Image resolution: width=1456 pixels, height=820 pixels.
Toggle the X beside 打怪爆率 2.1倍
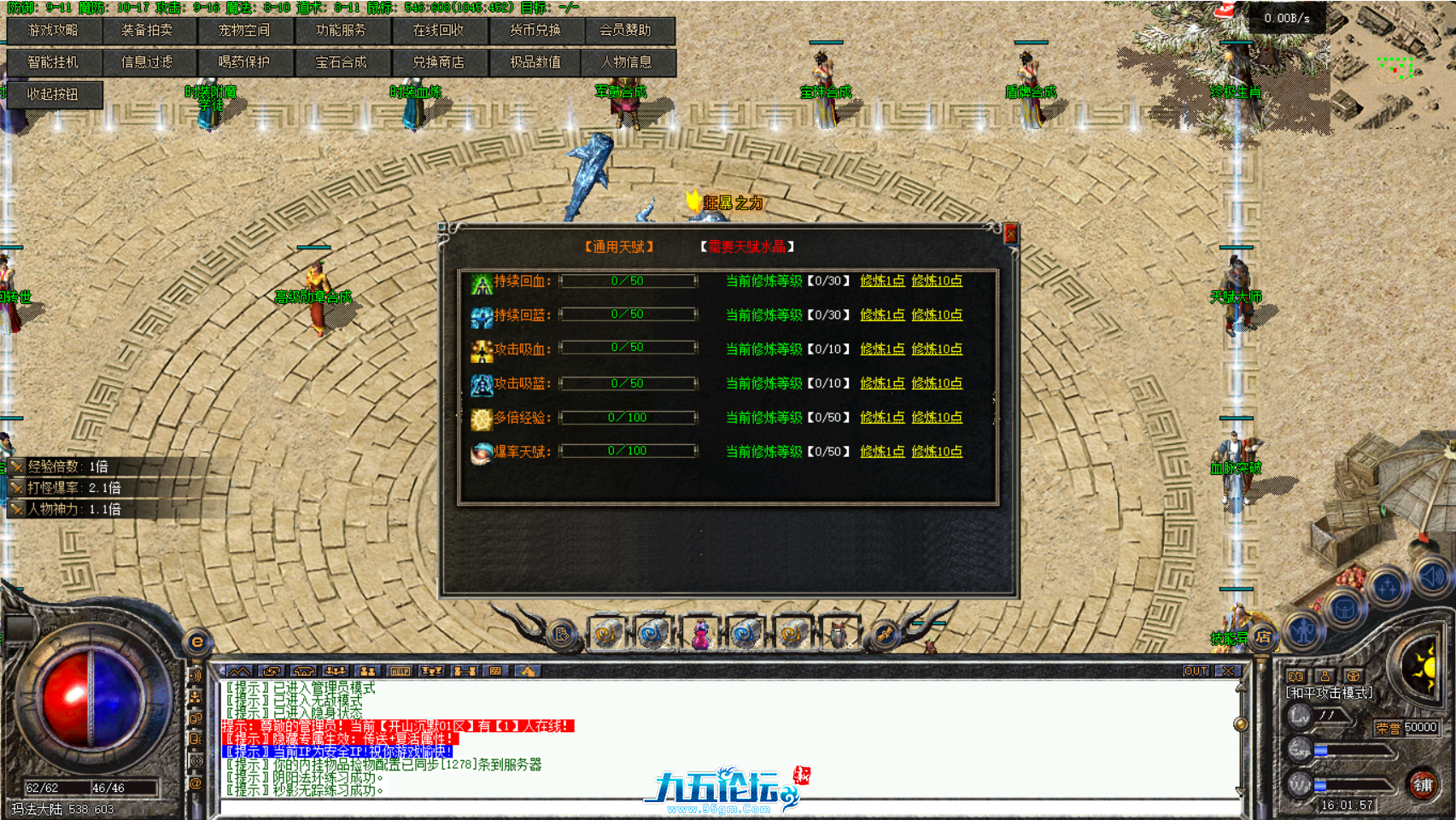coord(16,488)
